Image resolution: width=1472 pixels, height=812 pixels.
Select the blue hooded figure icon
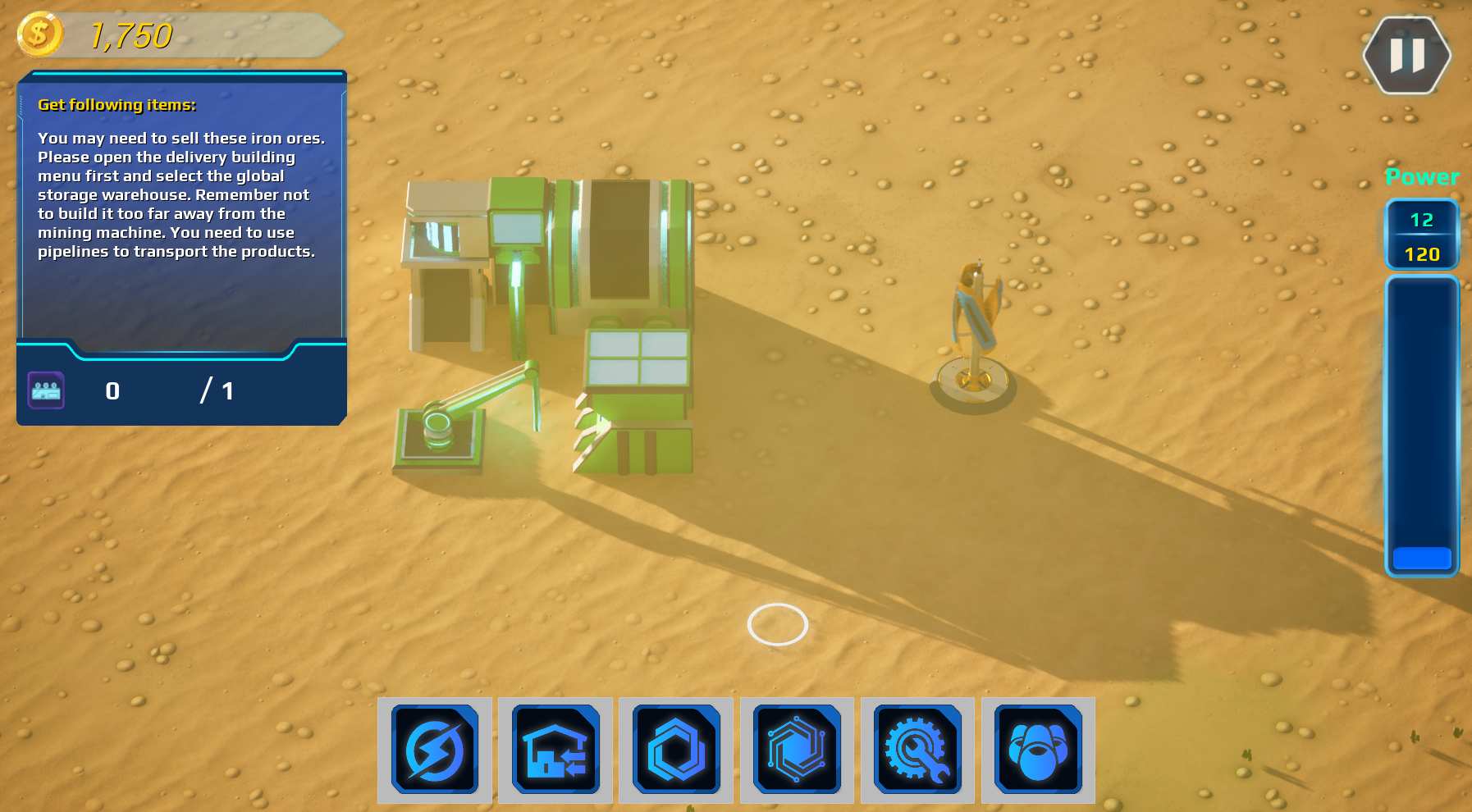pyautogui.click(x=1038, y=749)
